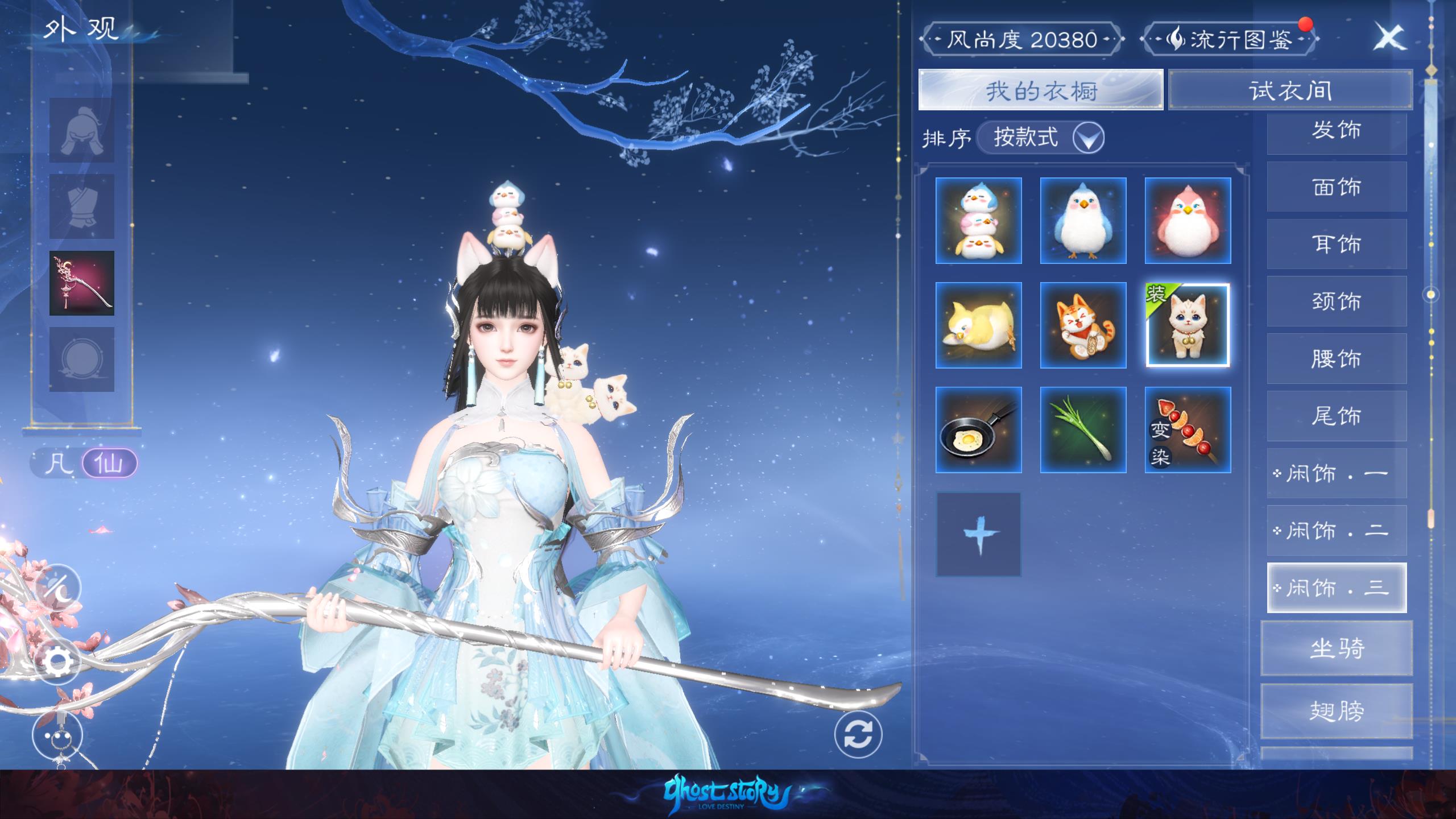
Task: Choose the green scallion accessory
Action: [x=1083, y=430]
